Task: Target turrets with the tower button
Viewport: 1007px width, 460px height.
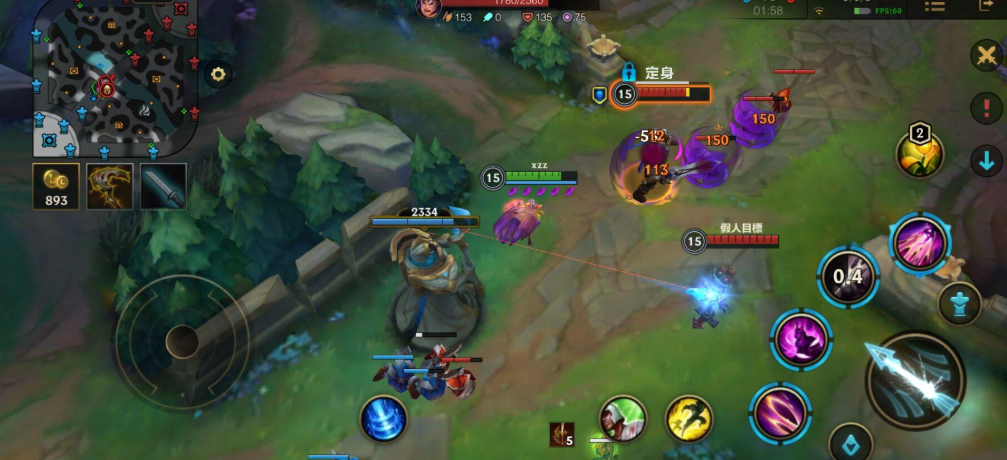Action: point(959,304)
